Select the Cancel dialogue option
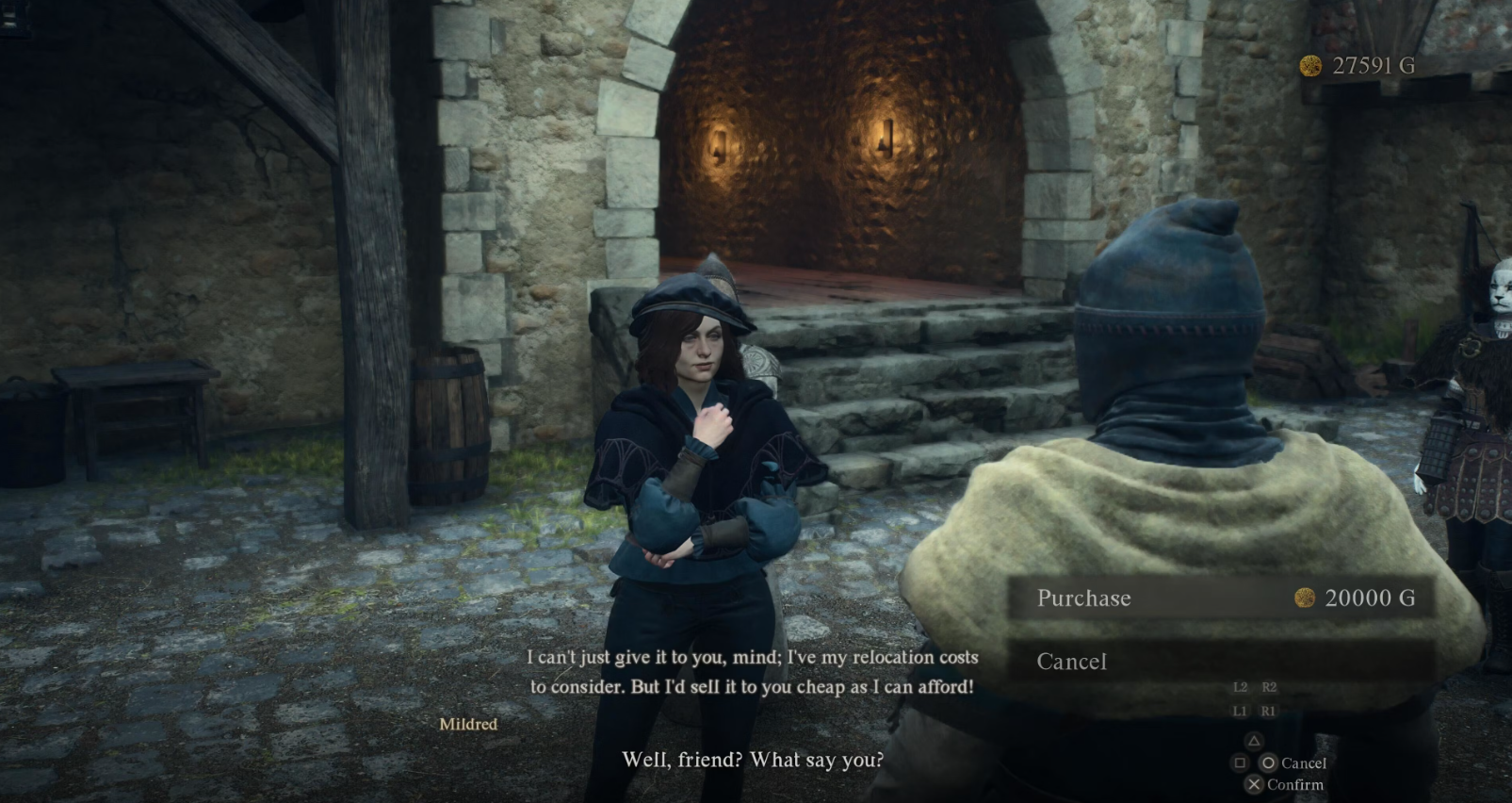The width and height of the screenshot is (1512, 803). tap(1221, 662)
